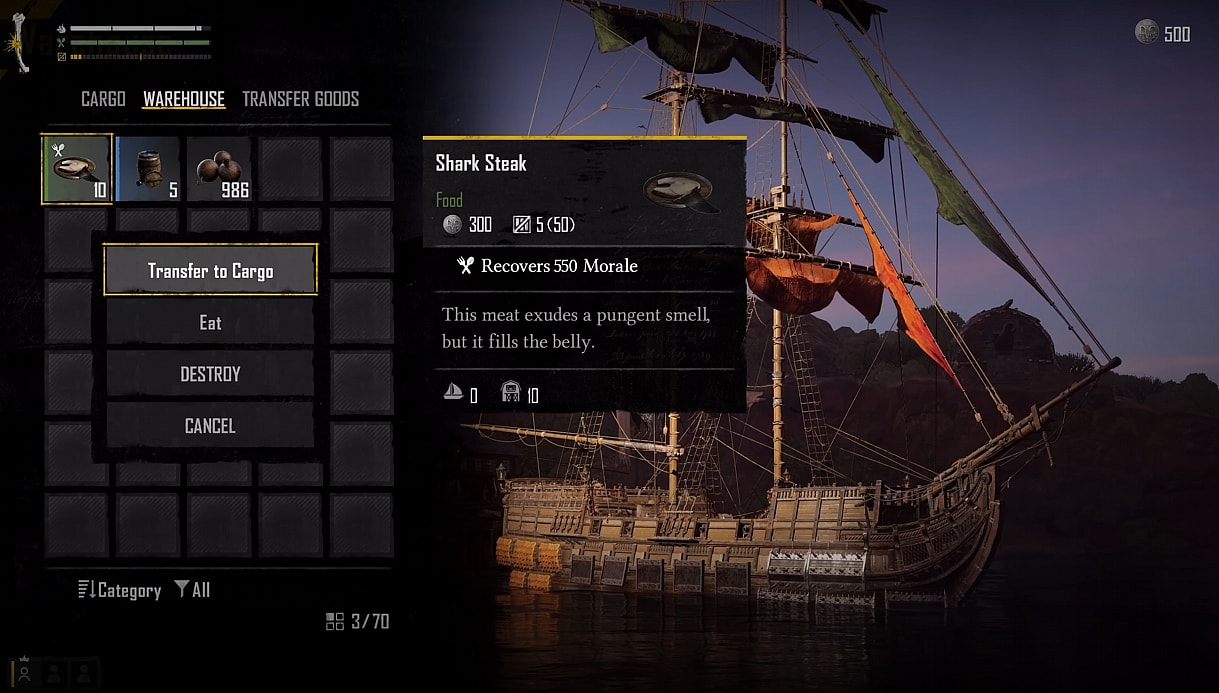Select the barrel item slot
This screenshot has width=1219, height=693.
pos(148,169)
